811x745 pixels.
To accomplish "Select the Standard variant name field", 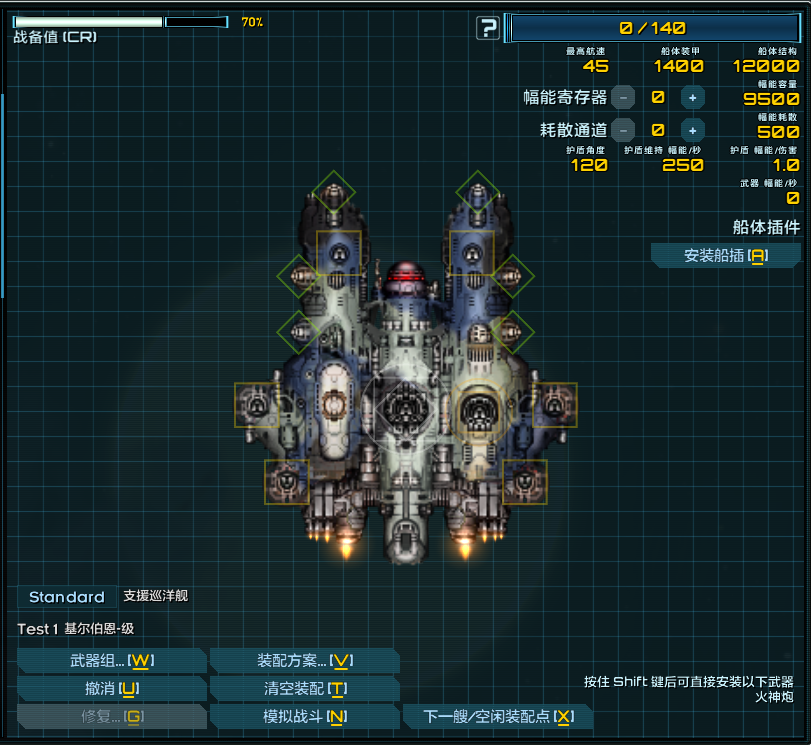I will click(66, 597).
